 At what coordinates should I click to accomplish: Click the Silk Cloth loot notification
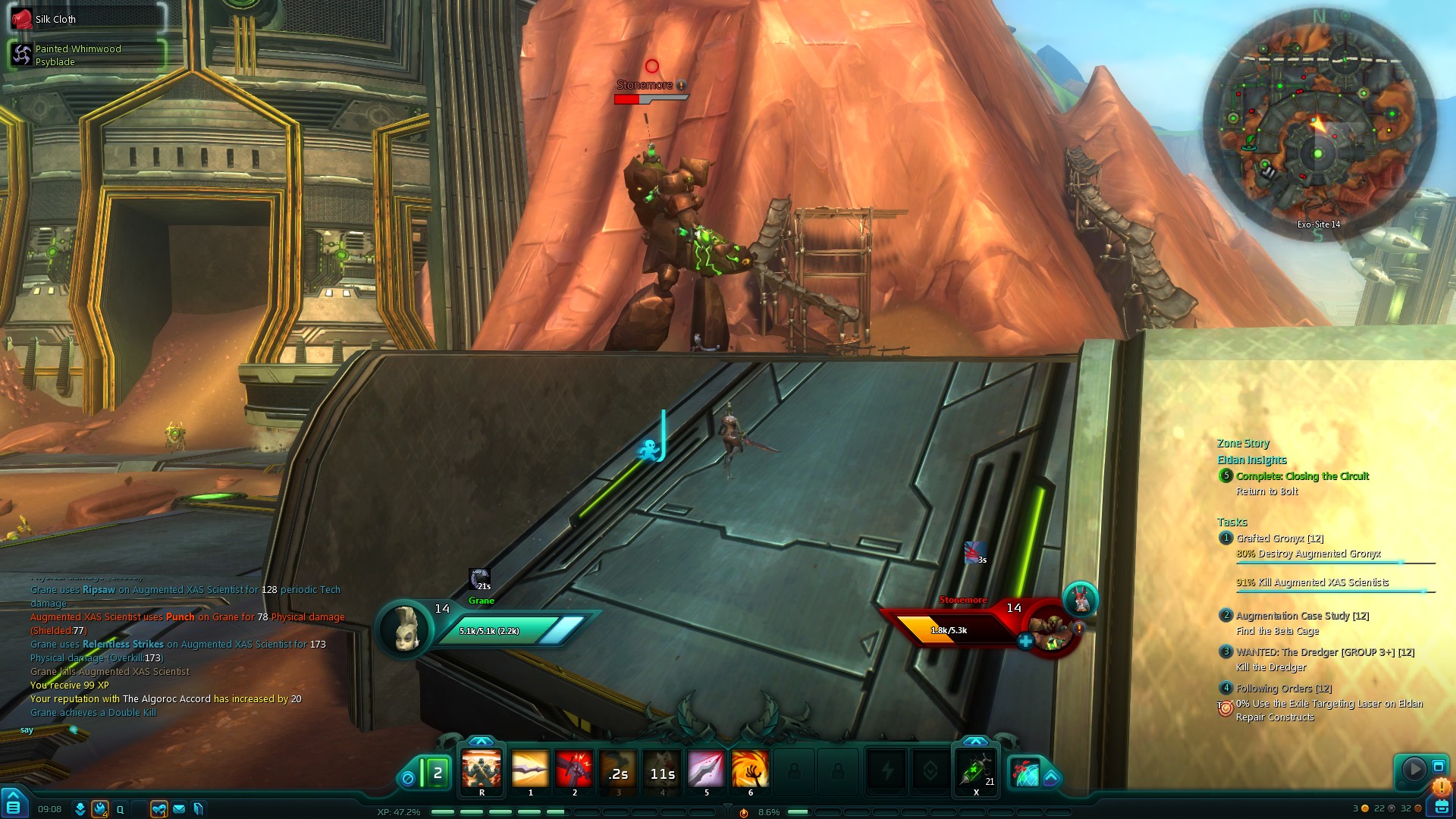point(87,19)
